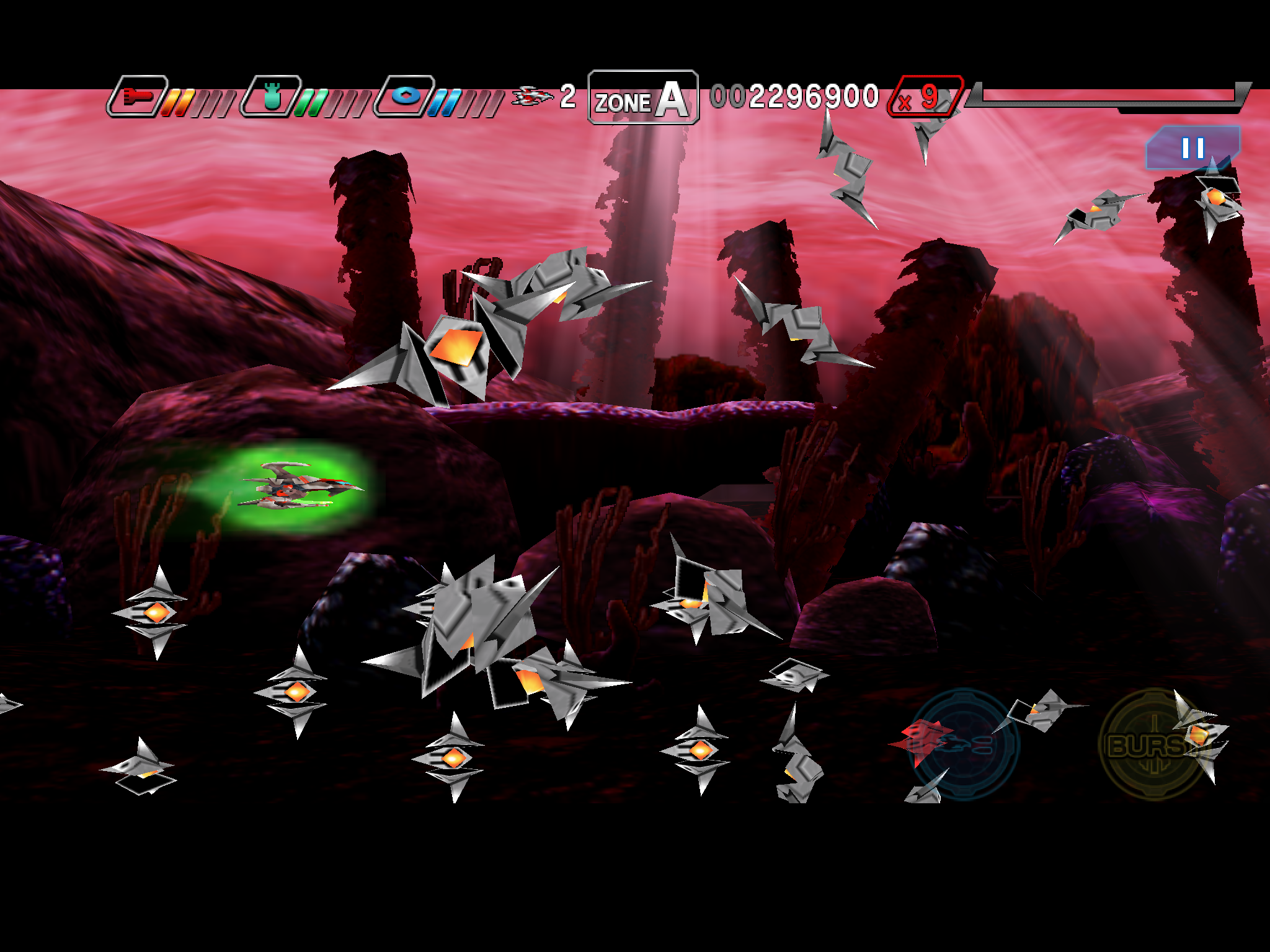Tap the Silver Hawk lives counter icon
The height and width of the screenshot is (952, 1270).
coord(533,97)
